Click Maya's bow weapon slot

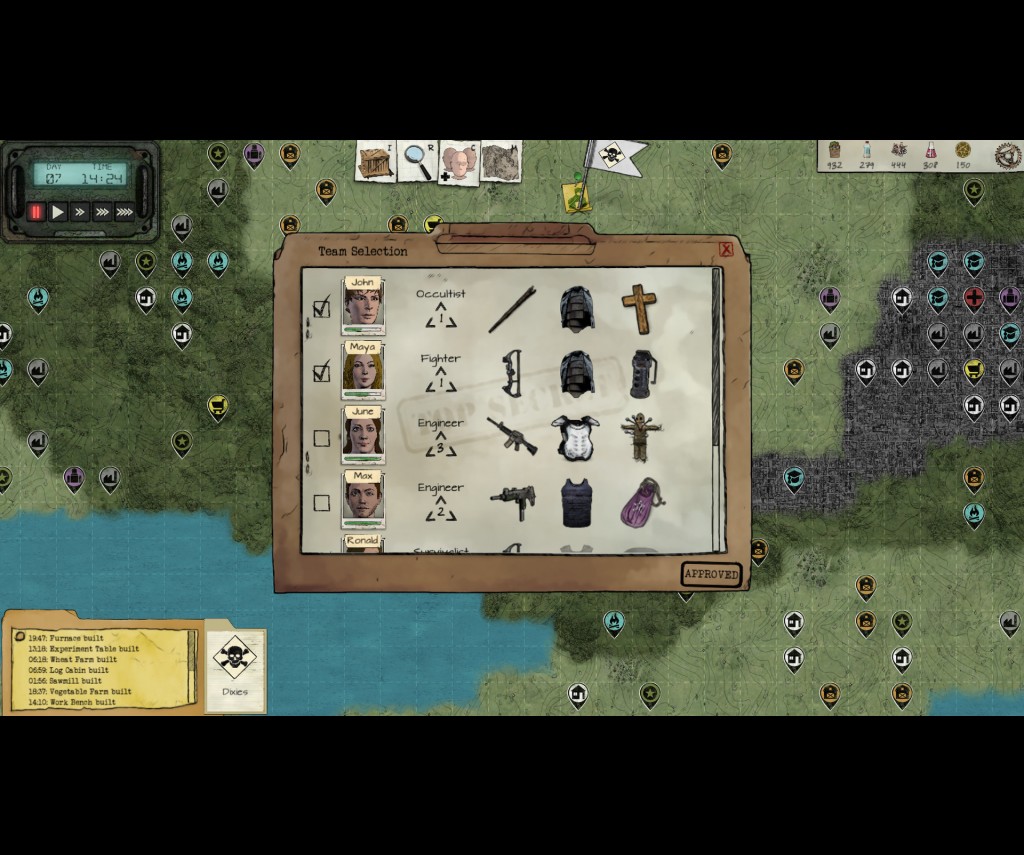pyautogui.click(x=512, y=373)
